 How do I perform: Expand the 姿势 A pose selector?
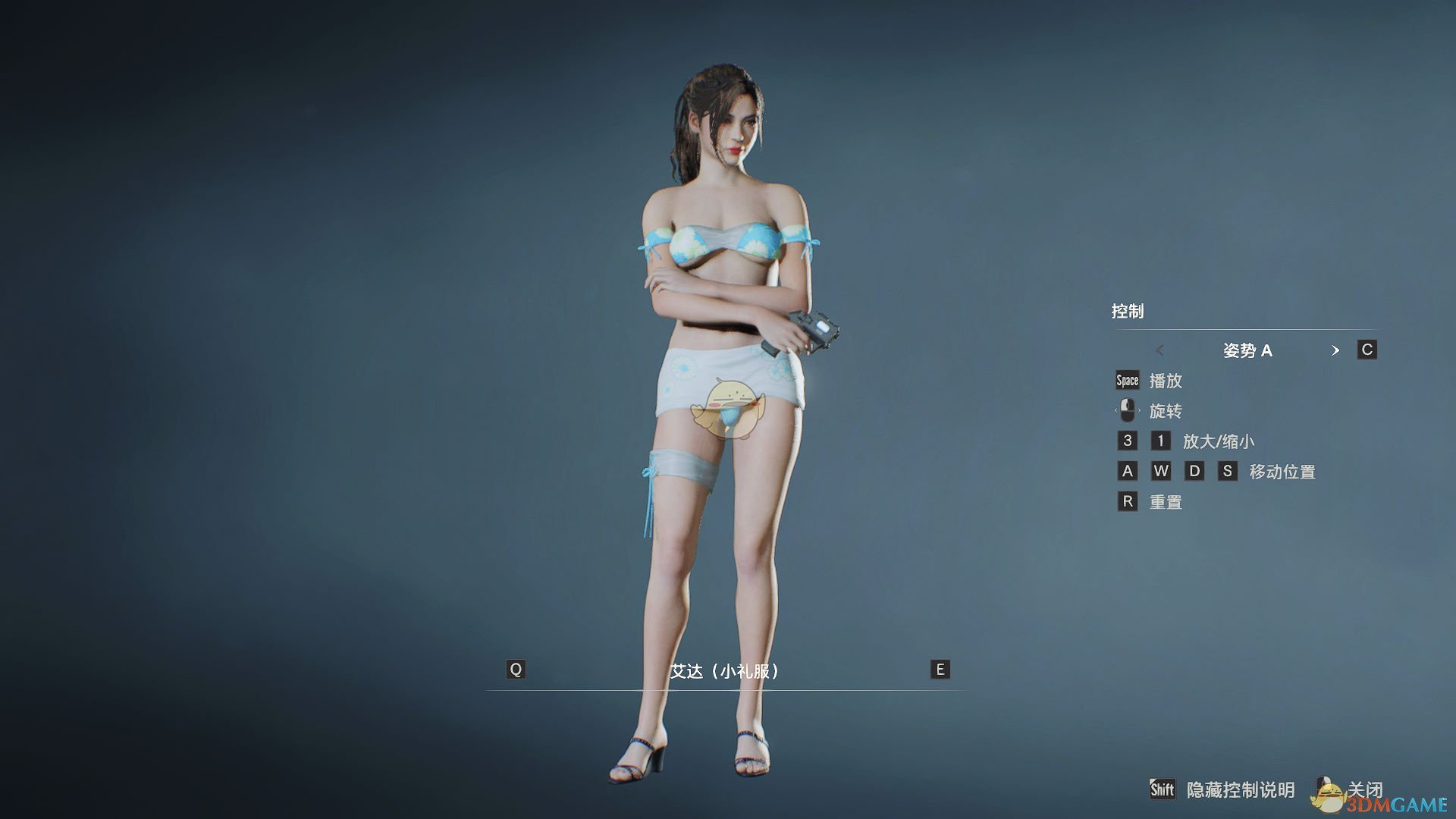[1248, 350]
